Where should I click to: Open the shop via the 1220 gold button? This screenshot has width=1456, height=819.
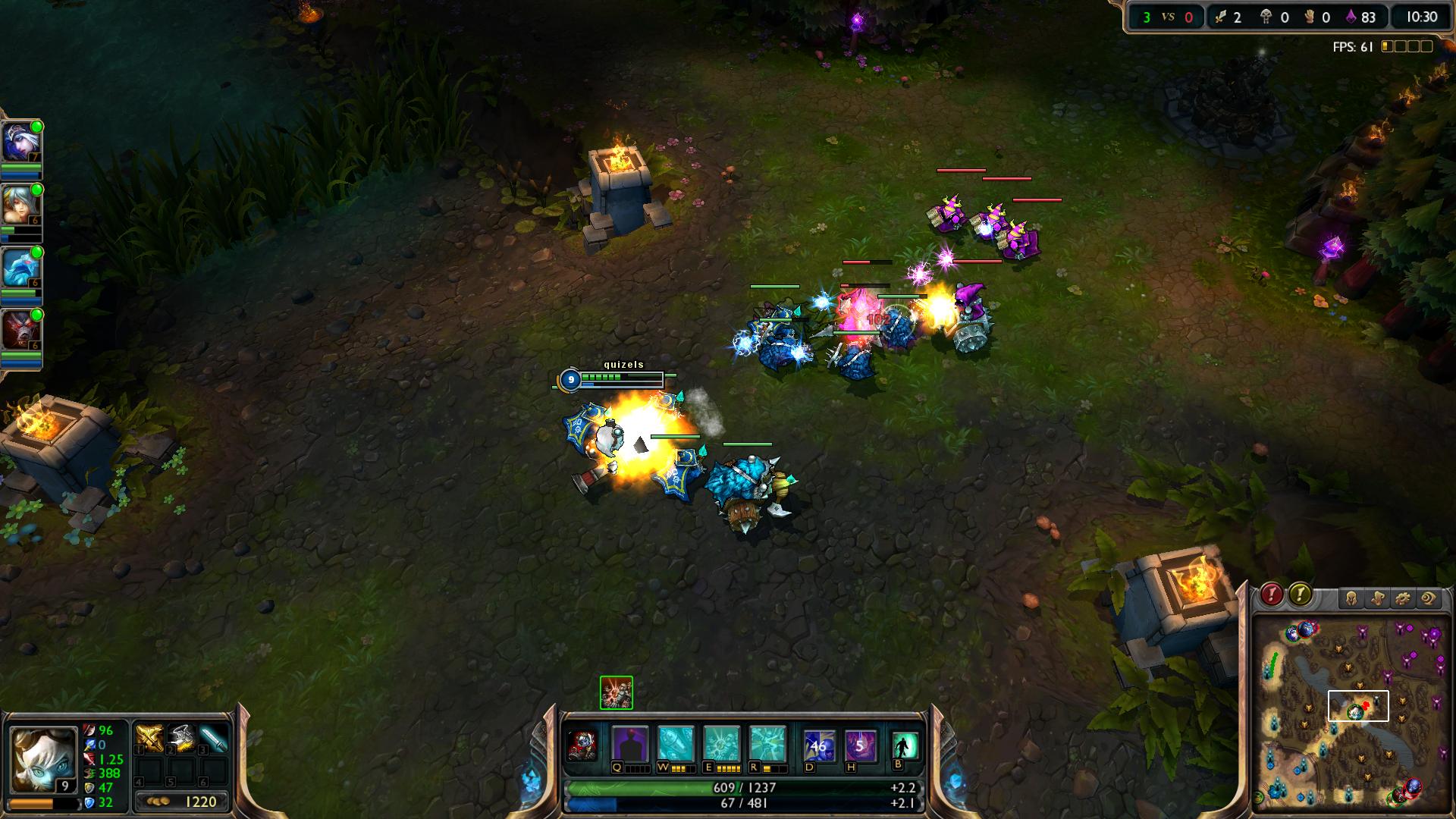pyautogui.click(x=182, y=802)
